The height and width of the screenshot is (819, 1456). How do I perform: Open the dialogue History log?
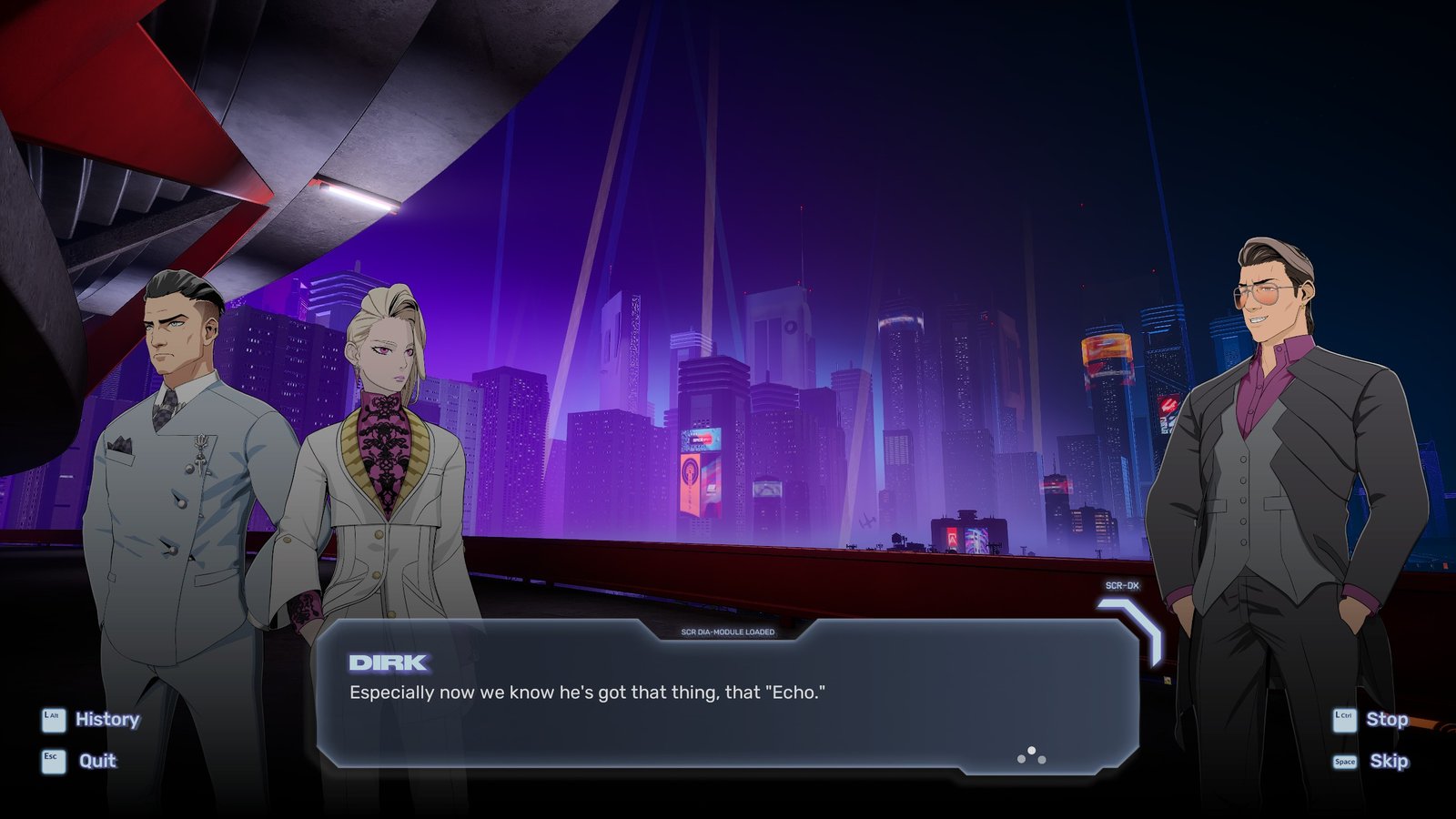pos(106,719)
